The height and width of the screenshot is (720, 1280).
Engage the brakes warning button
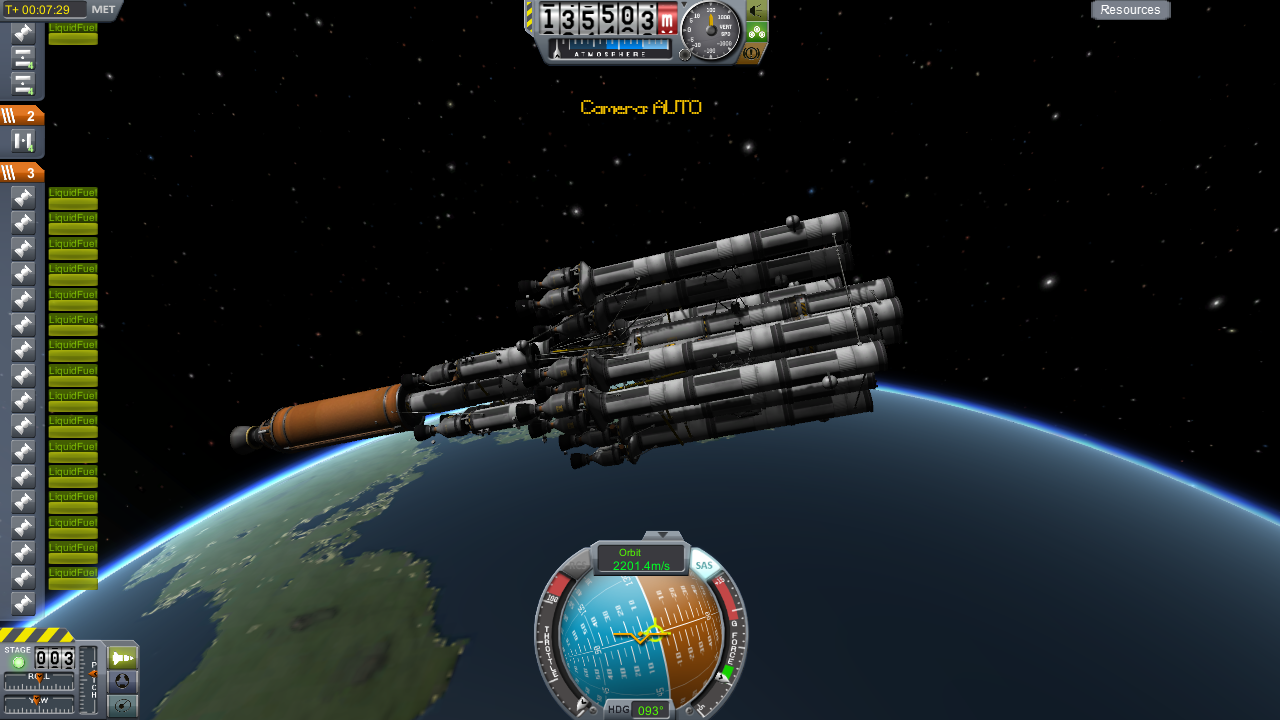point(753,52)
